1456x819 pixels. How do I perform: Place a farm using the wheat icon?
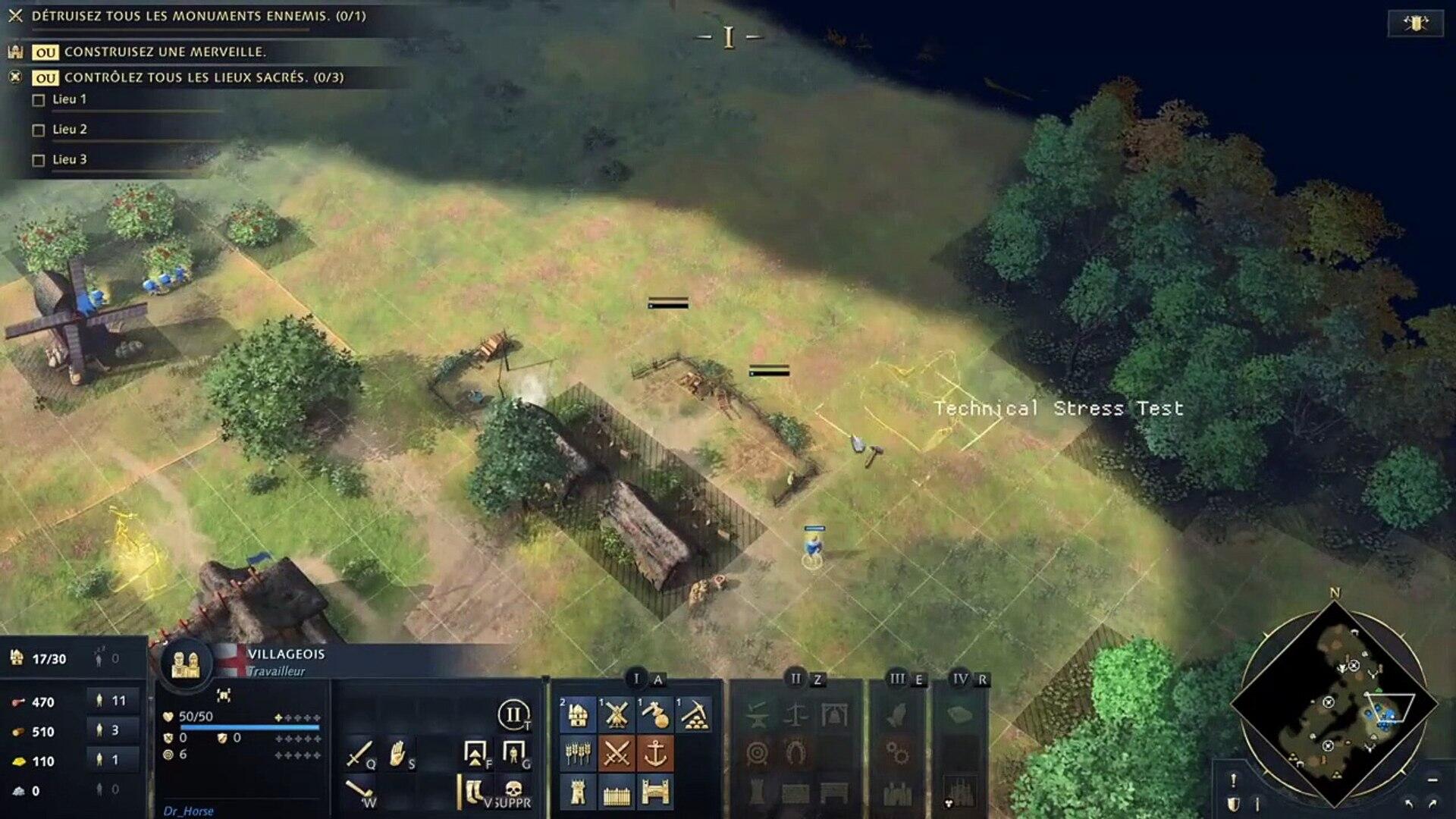[578, 754]
